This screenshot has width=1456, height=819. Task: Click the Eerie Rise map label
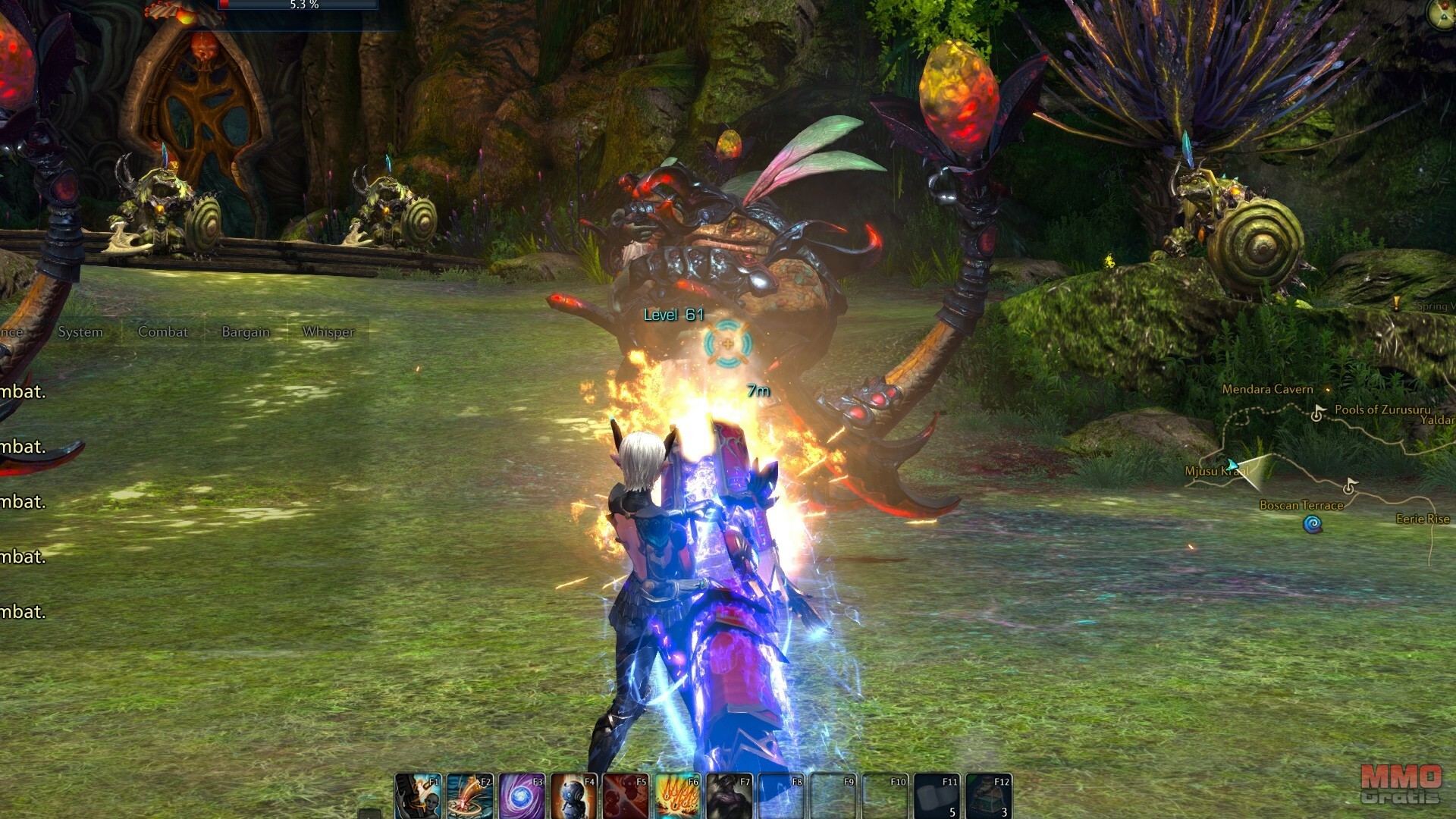[1423, 519]
